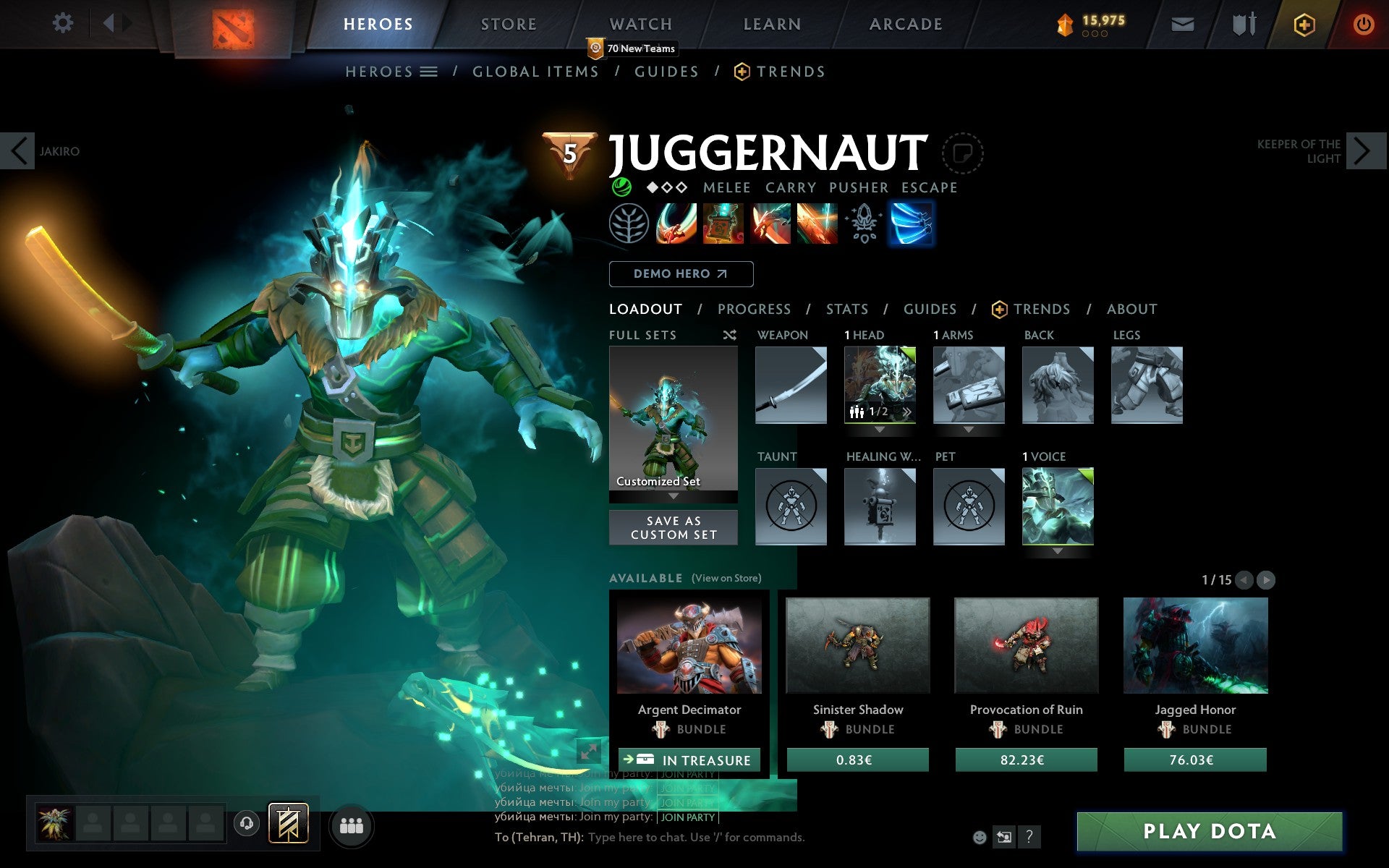This screenshot has width=1389, height=868.
Task: Click the settings gear icon
Action: [64, 24]
